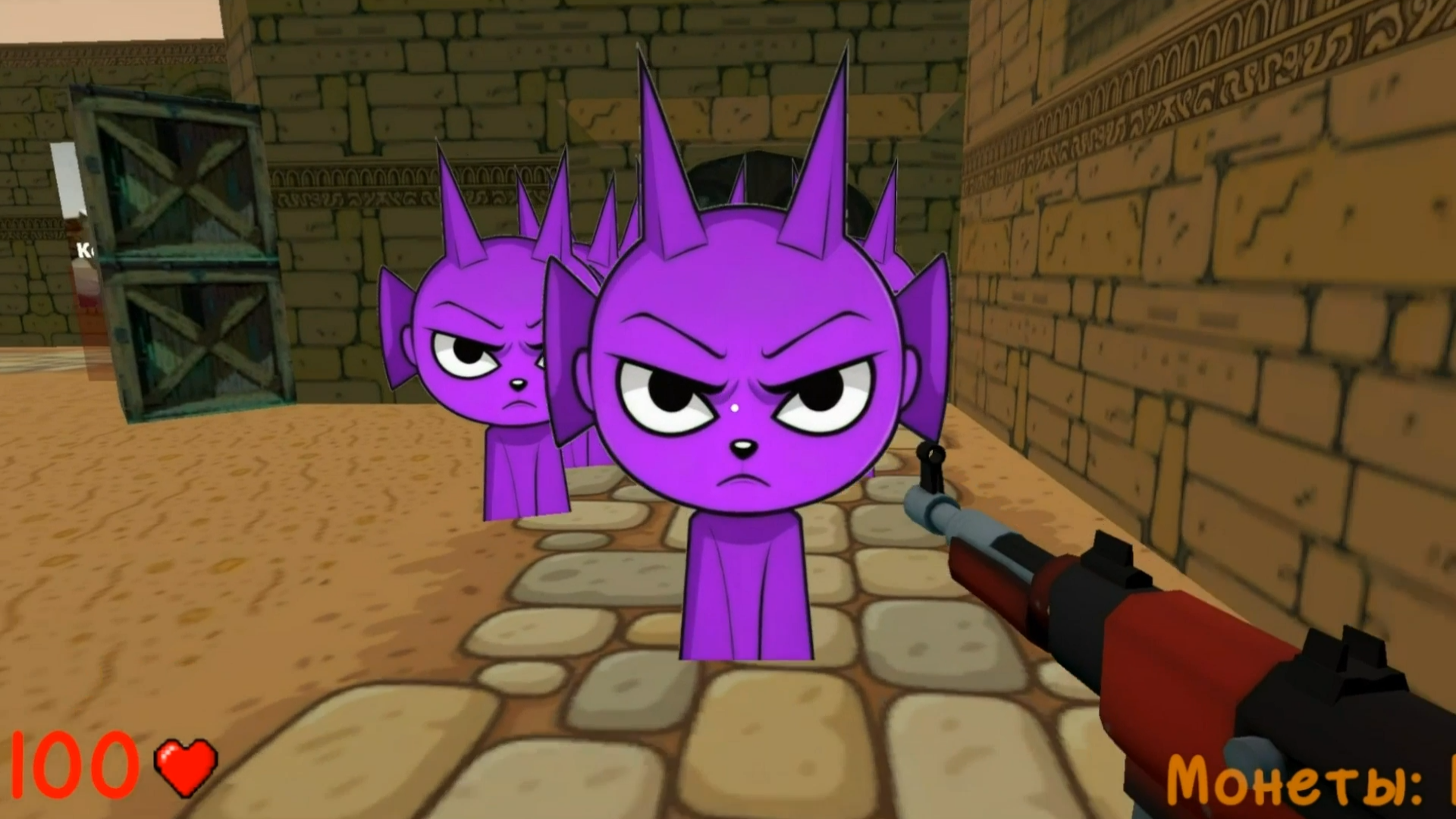This screenshot has width=1456, height=819.
Task: Click the white "Ко" nametag in the doorway
Action: (x=83, y=250)
